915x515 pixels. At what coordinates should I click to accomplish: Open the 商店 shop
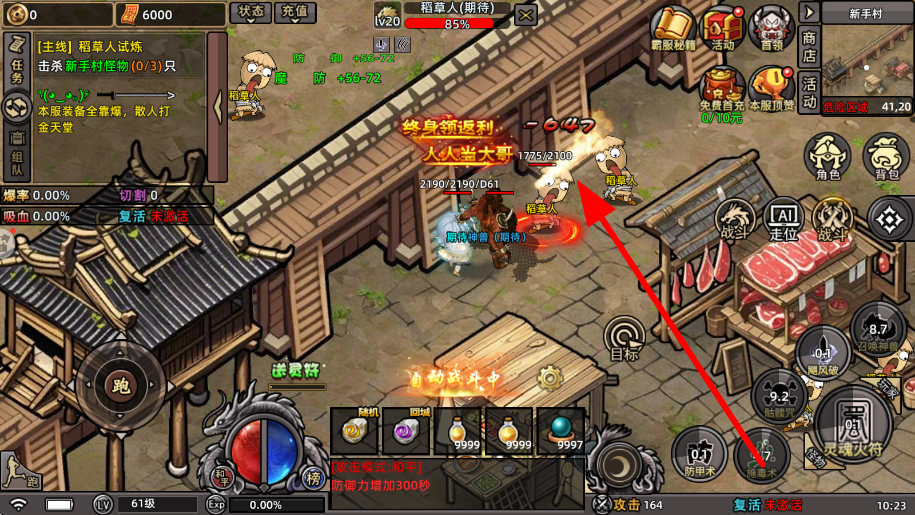point(809,47)
